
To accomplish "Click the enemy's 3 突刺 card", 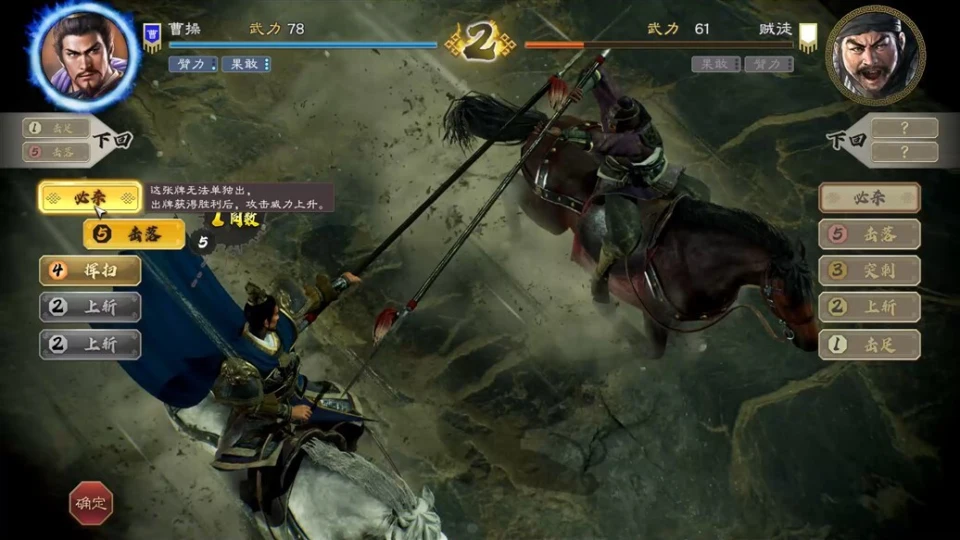I will tap(869, 270).
